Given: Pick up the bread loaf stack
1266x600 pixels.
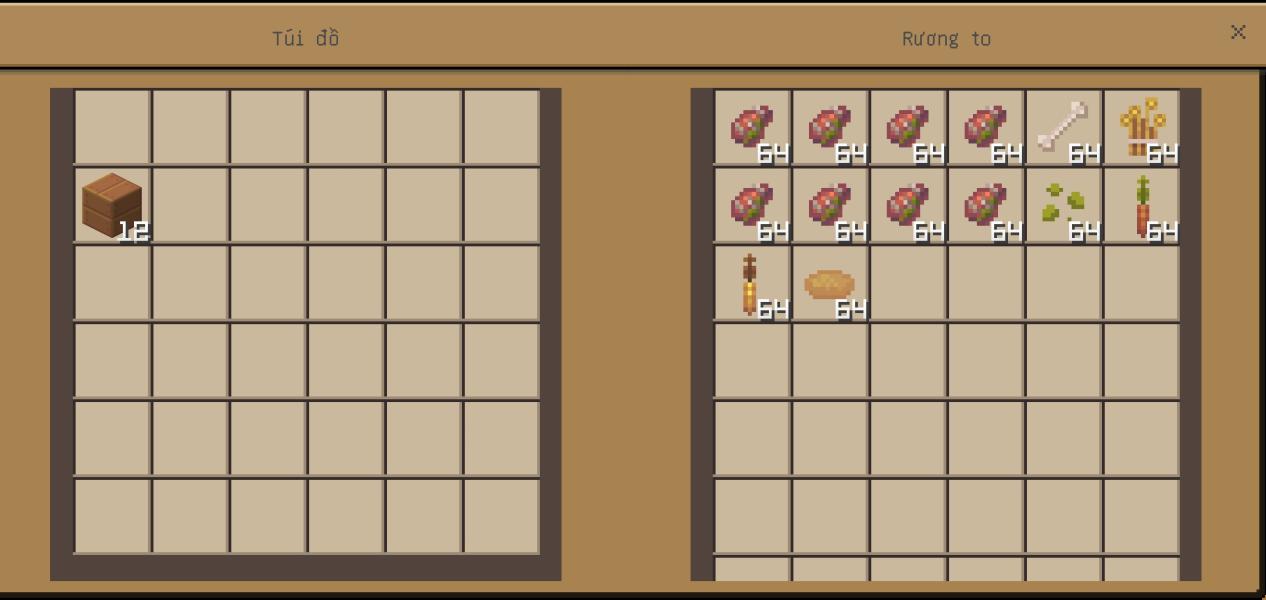Looking at the screenshot, I should coord(830,284).
